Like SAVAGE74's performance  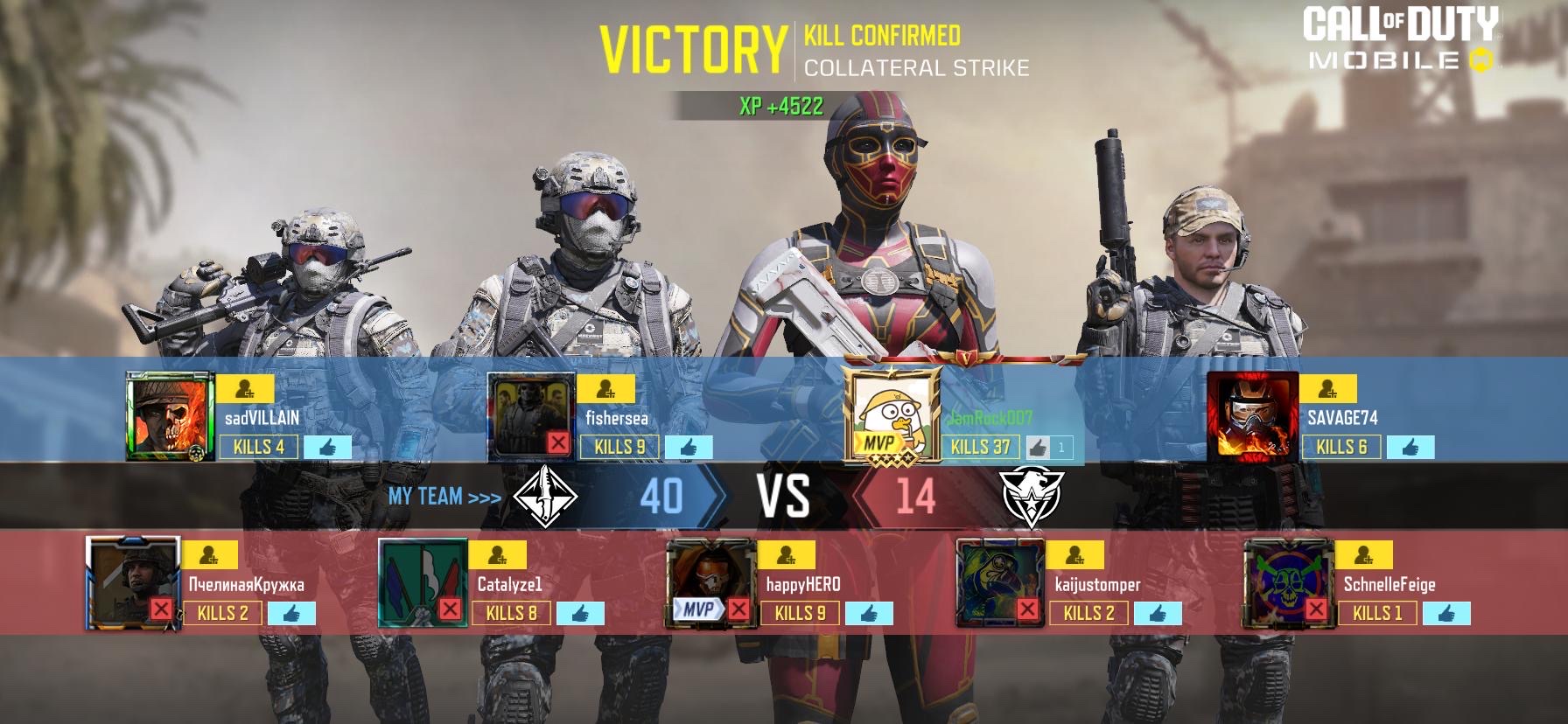click(1410, 448)
